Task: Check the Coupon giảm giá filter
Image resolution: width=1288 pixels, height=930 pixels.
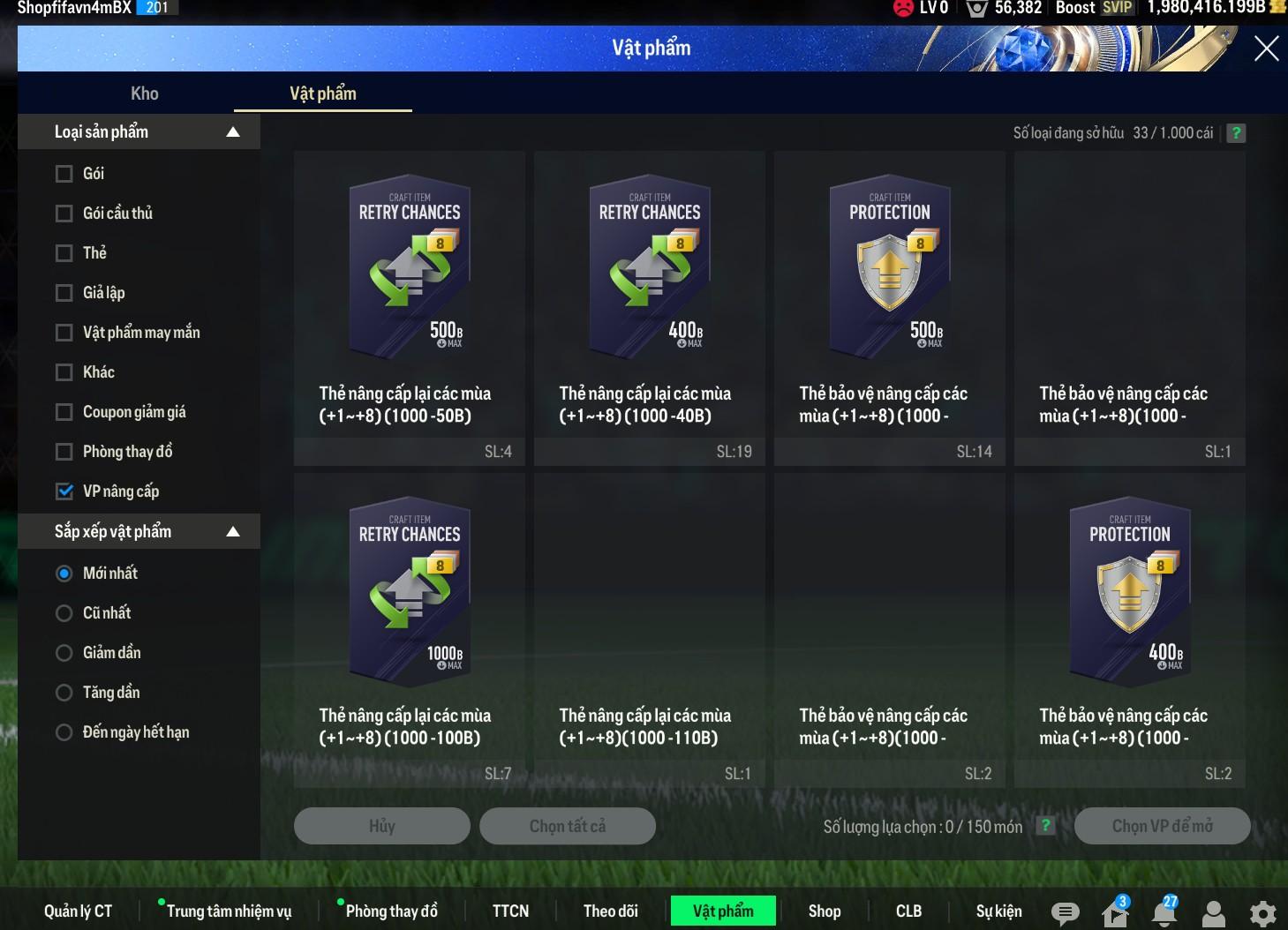Action: [x=64, y=412]
